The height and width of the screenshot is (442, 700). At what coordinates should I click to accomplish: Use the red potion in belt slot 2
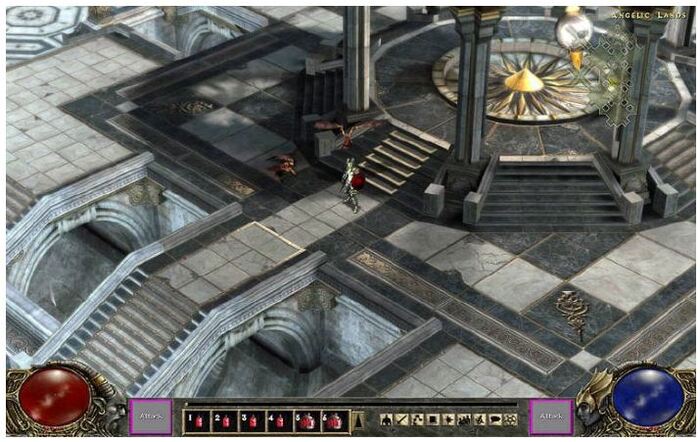[x=224, y=420]
